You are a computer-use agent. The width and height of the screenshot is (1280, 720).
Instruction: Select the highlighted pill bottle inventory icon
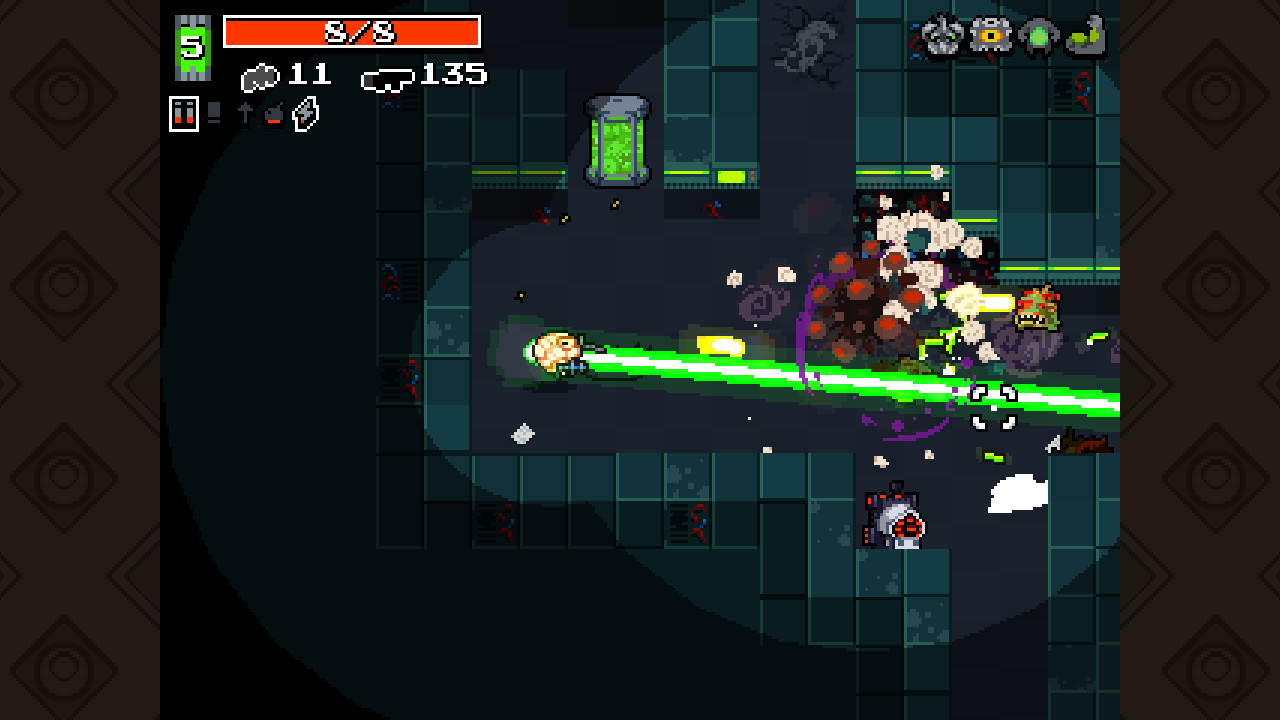point(184,113)
